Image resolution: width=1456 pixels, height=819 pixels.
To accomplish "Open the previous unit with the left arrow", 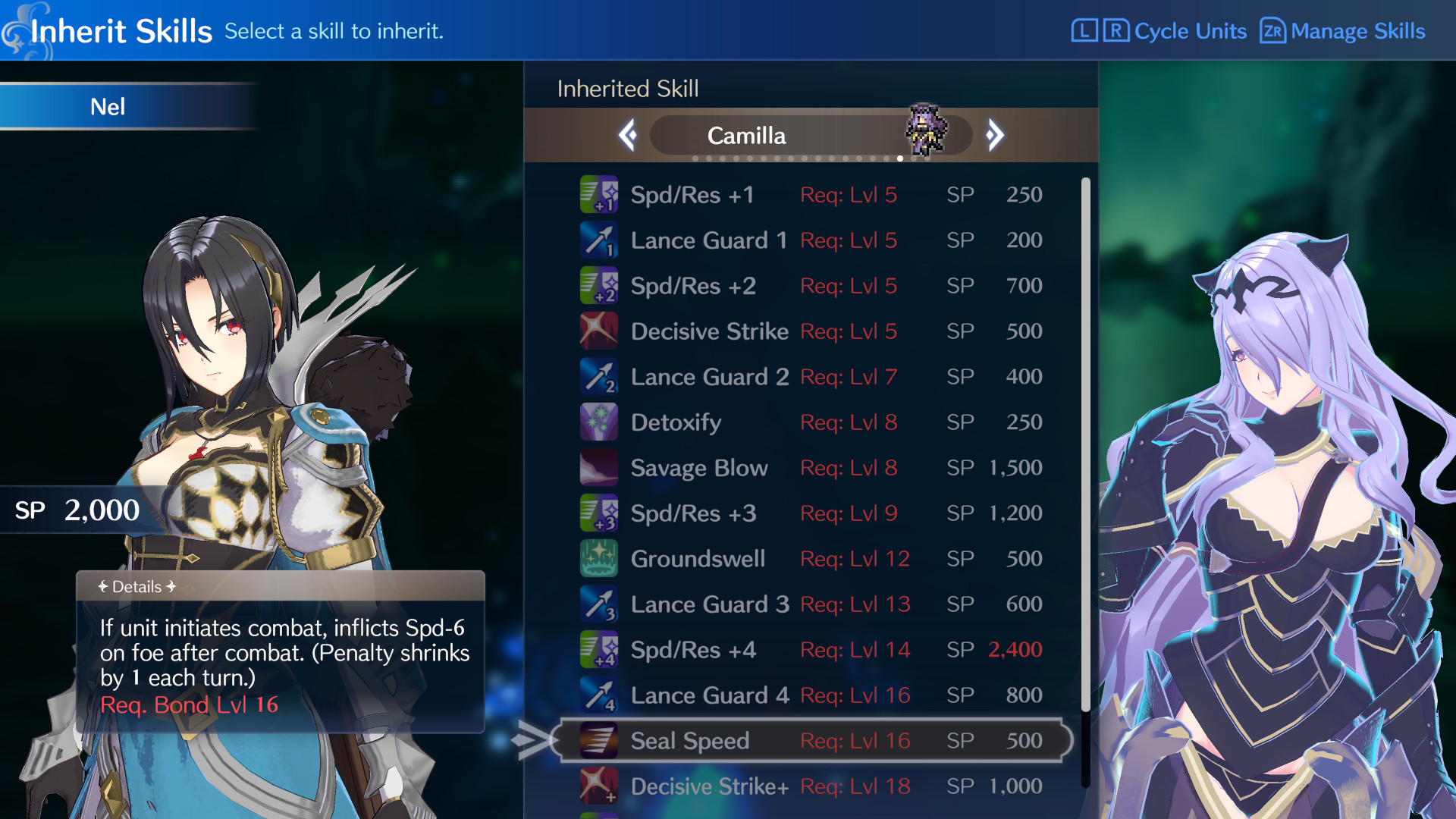I will tap(627, 135).
